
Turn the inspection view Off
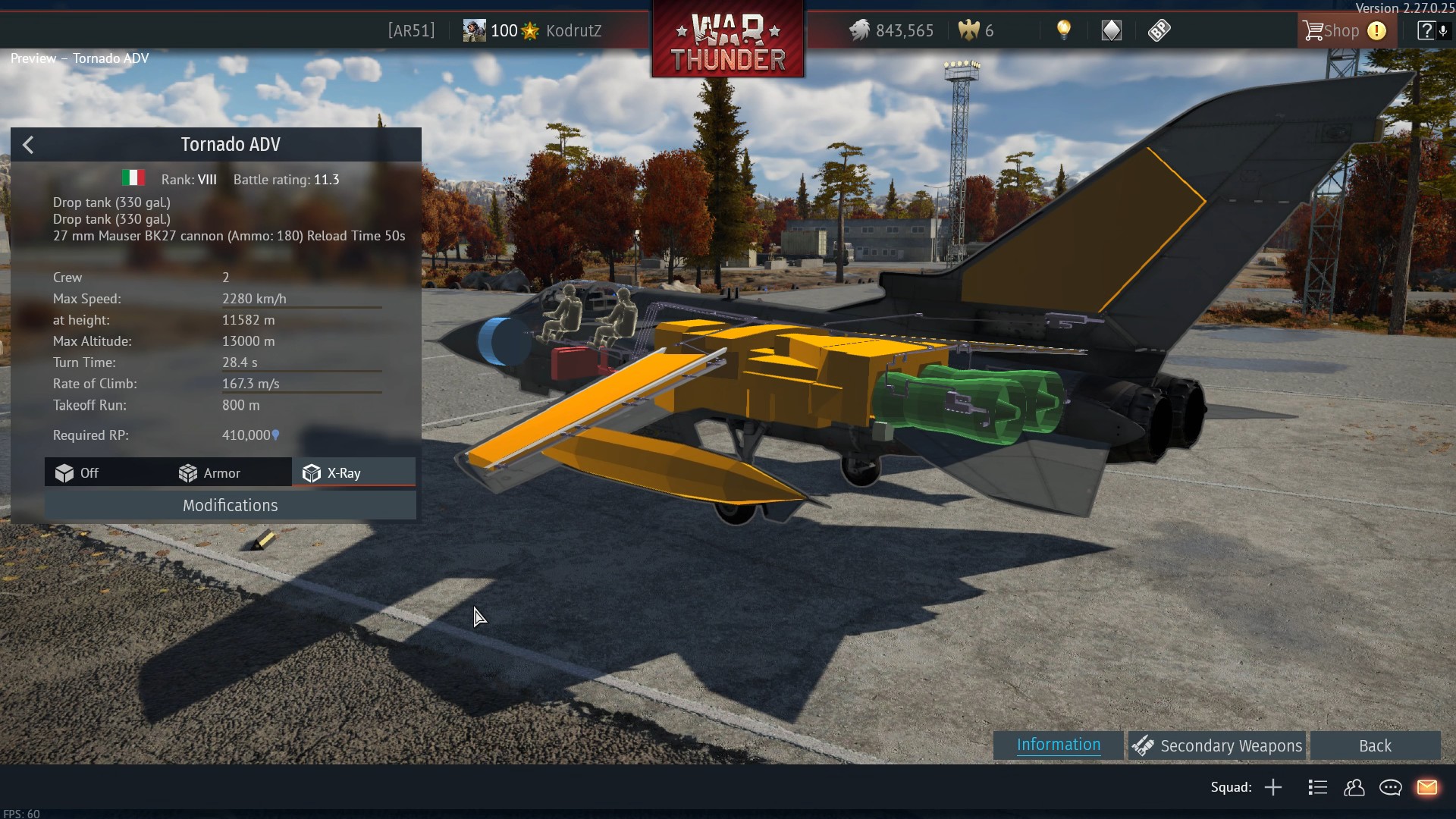tap(77, 473)
